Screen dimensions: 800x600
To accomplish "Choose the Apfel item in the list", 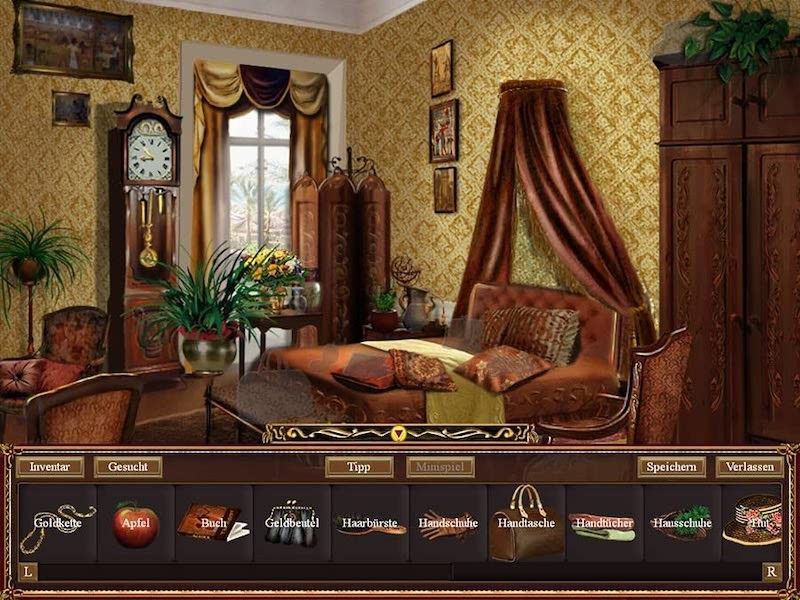I will (x=135, y=523).
